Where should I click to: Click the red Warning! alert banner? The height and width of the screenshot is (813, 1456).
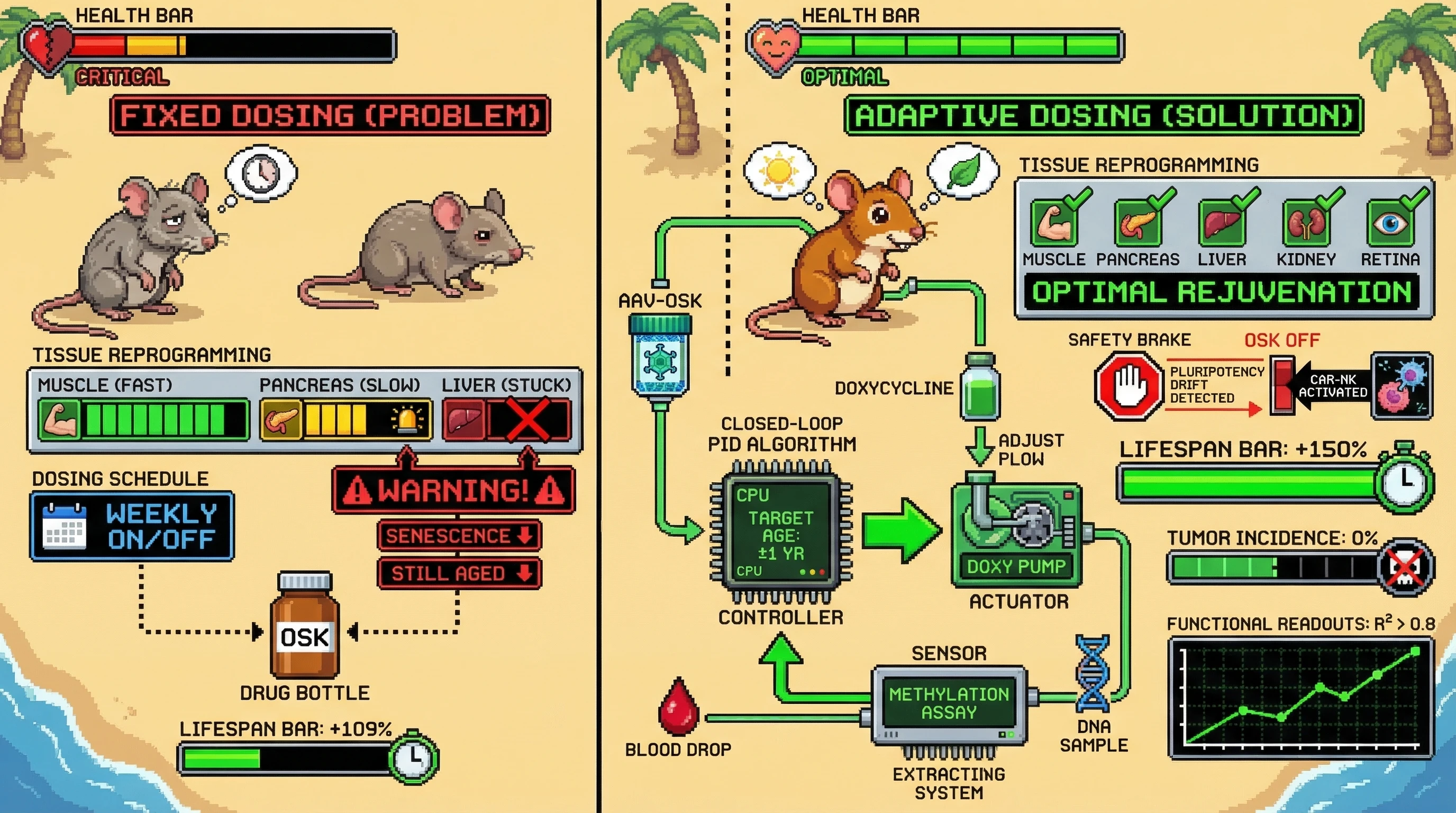[454, 490]
